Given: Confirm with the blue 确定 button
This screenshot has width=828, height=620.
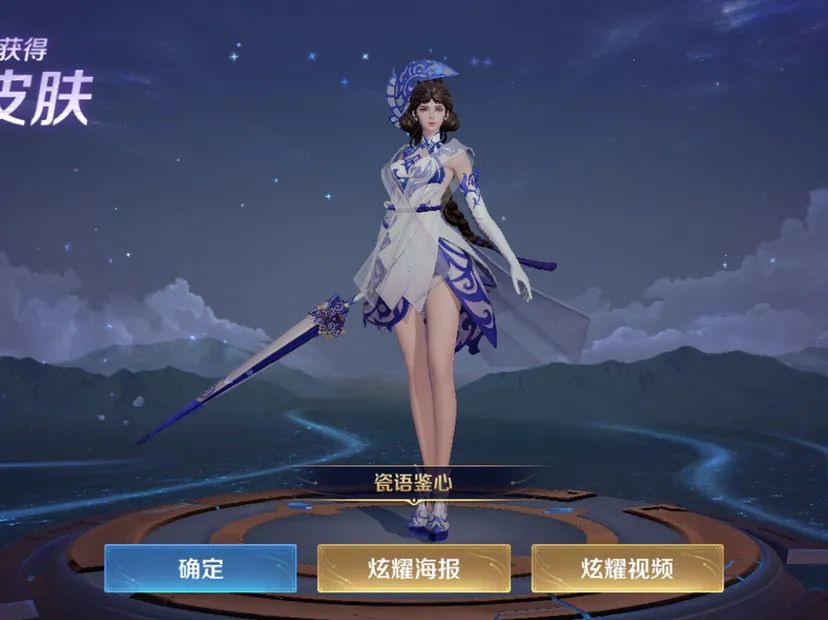Looking at the screenshot, I should [200, 568].
